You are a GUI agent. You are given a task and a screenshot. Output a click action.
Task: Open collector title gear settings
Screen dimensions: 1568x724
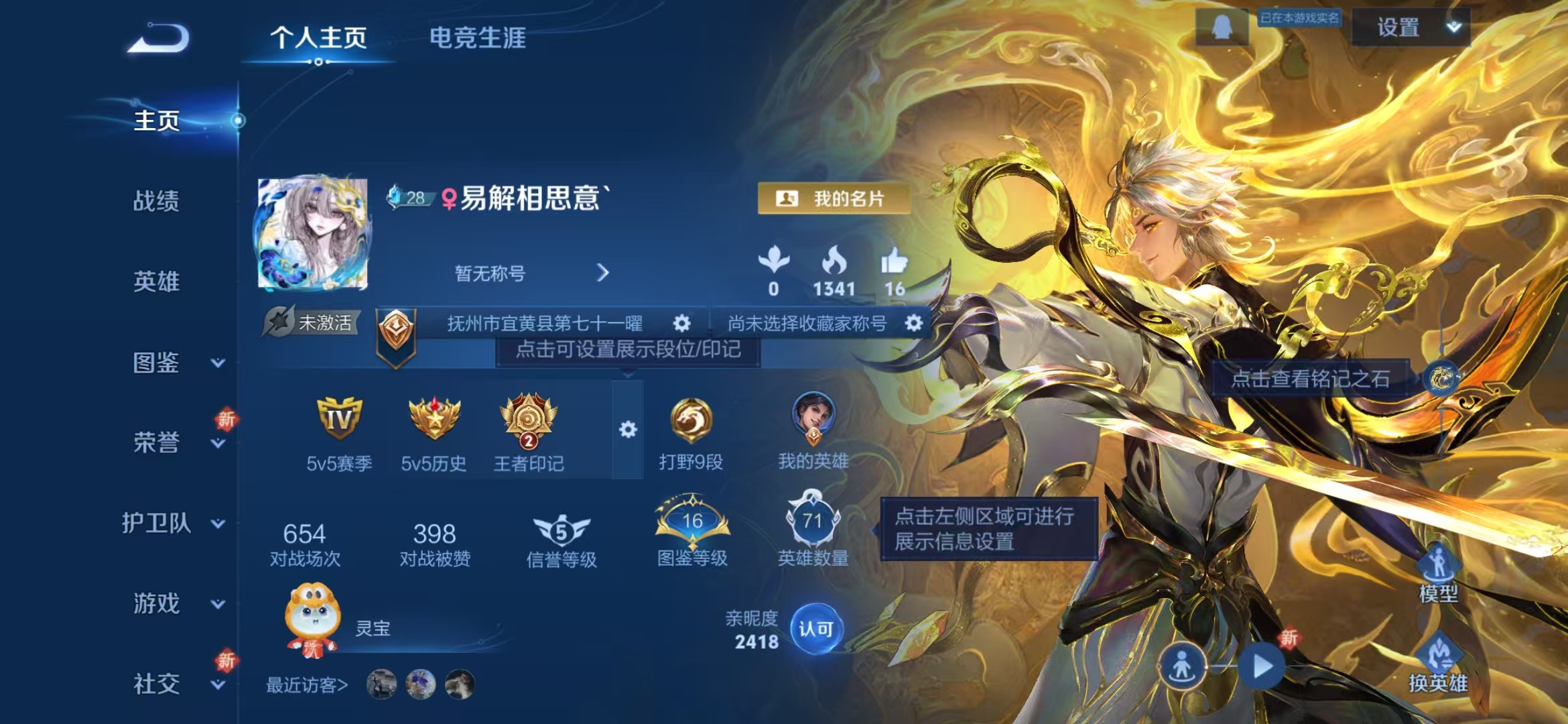pos(913,324)
